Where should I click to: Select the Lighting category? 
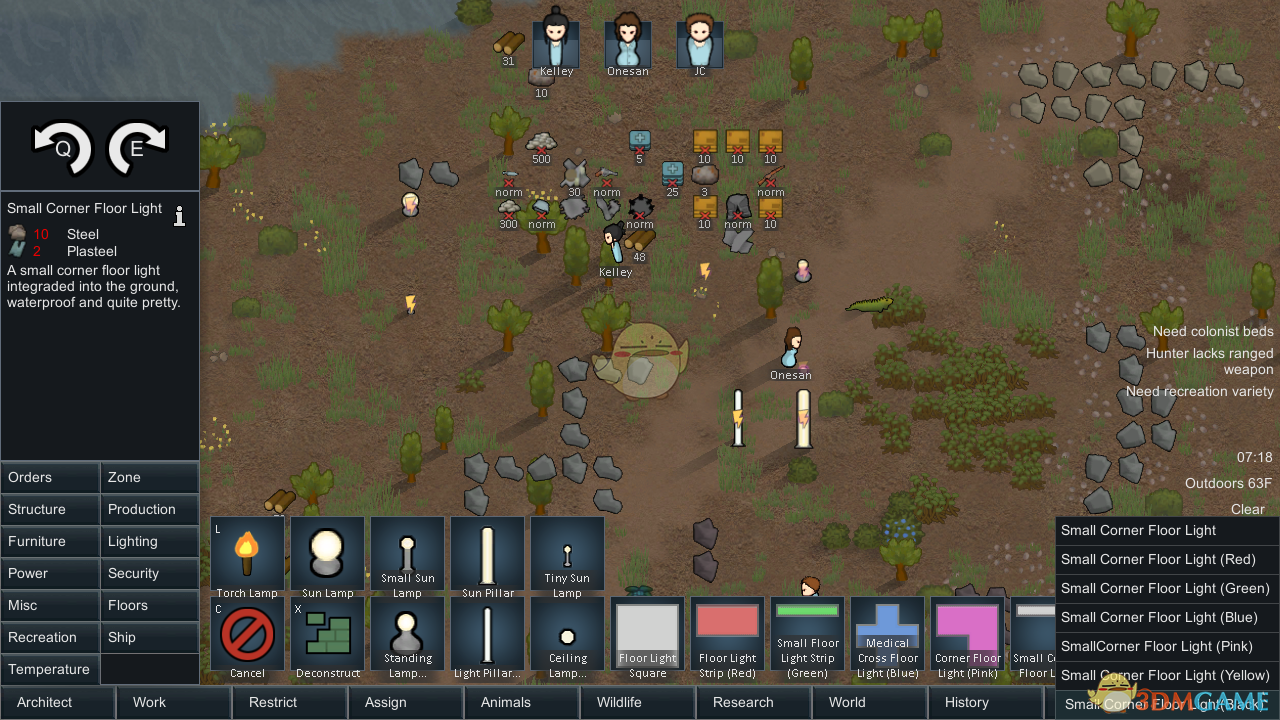pyautogui.click(x=150, y=541)
